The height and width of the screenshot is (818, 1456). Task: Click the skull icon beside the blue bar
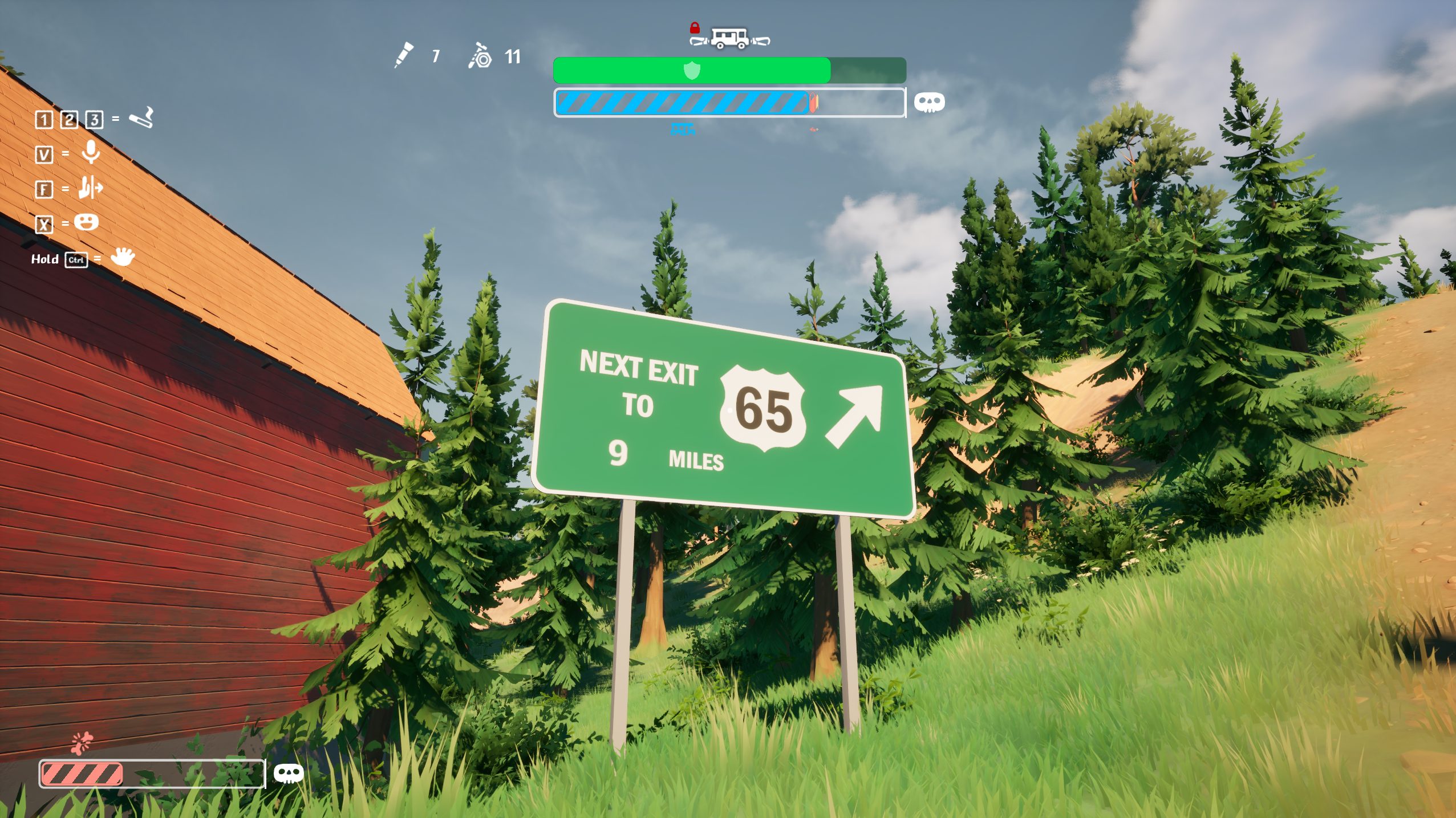(929, 103)
